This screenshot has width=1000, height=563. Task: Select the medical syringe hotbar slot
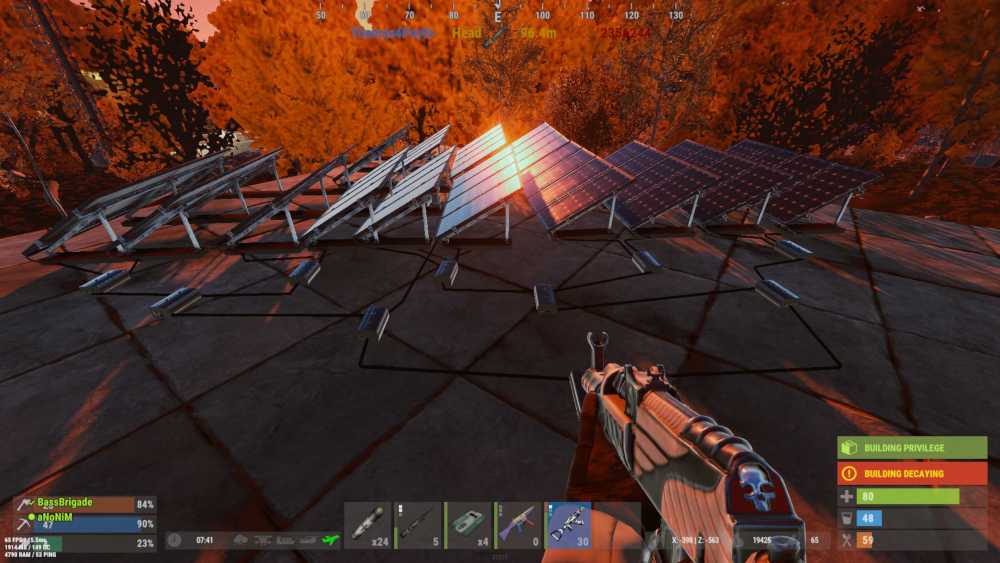pos(367,525)
